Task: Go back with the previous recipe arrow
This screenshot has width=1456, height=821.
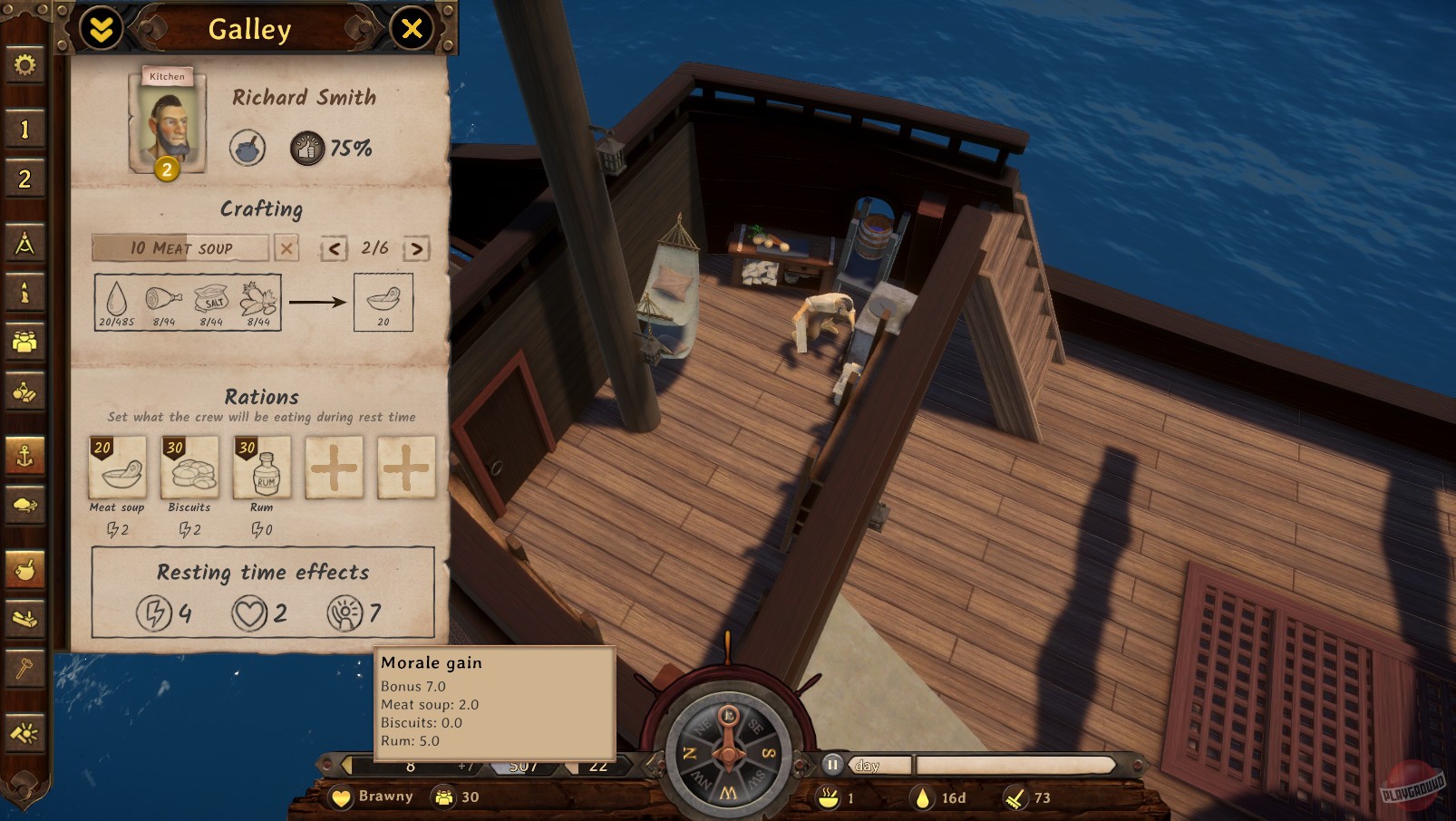Action: (335, 247)
